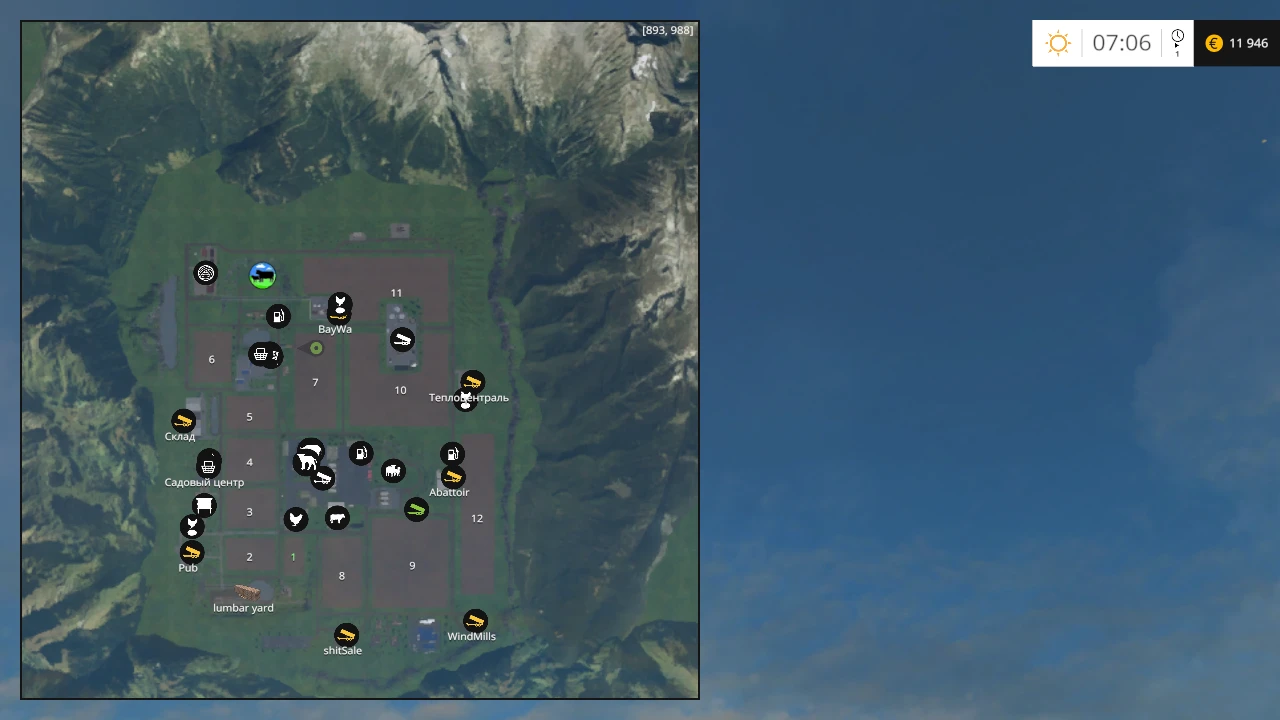Select the green conveyor icon near field 12
Image resolution: width=1280 pixels, height=720 pixels.
[416, 510]
